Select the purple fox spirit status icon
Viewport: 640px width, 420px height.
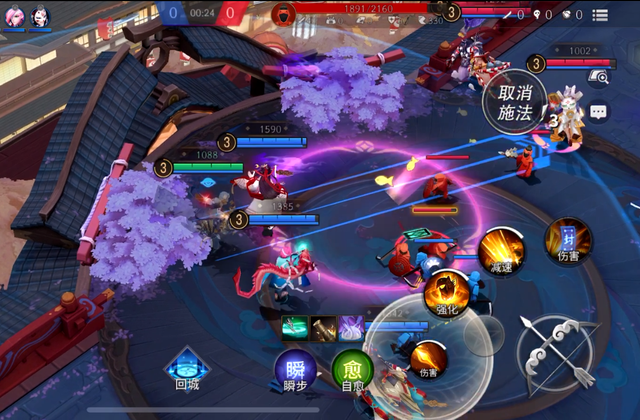[350, 327]
